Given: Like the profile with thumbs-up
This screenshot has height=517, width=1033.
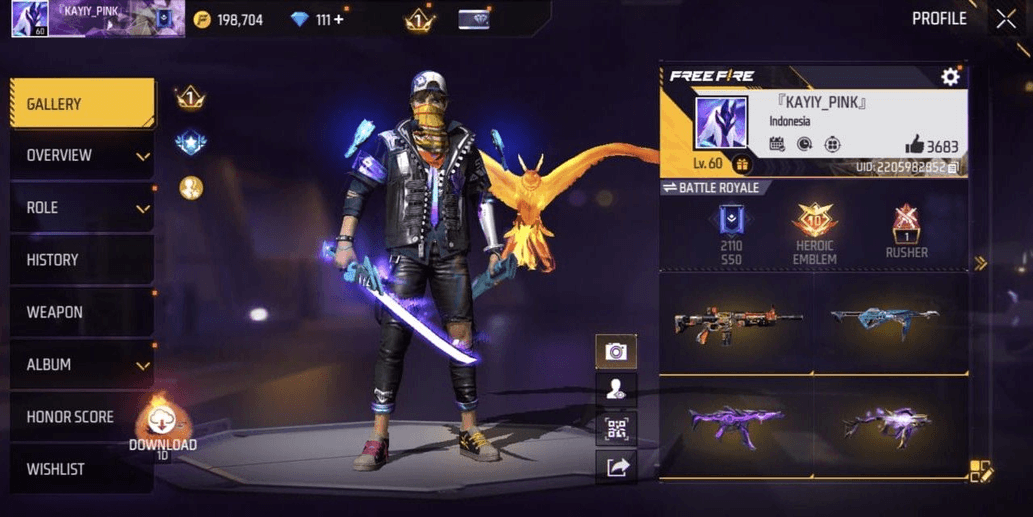Looking at the screenshot, I should (914, 146).
